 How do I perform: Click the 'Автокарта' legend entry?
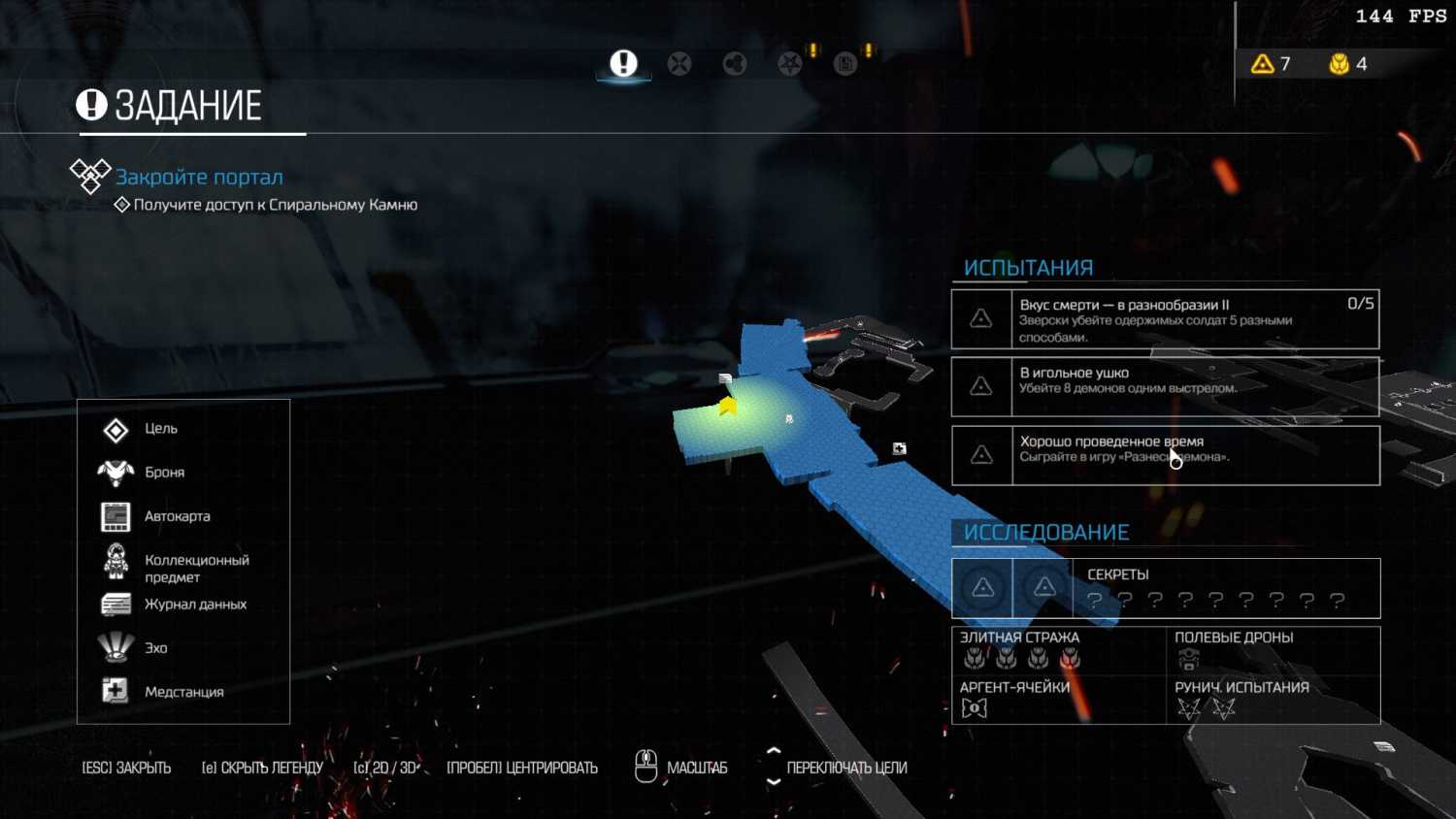[x=177, y=516]
